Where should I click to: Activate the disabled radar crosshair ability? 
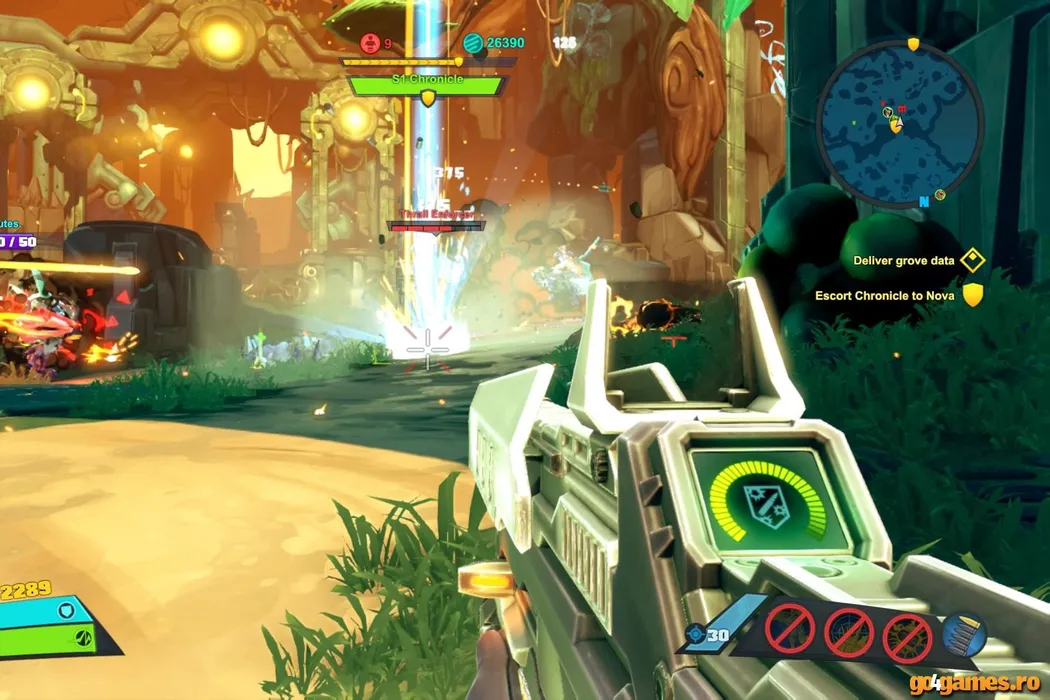point(849,632)
